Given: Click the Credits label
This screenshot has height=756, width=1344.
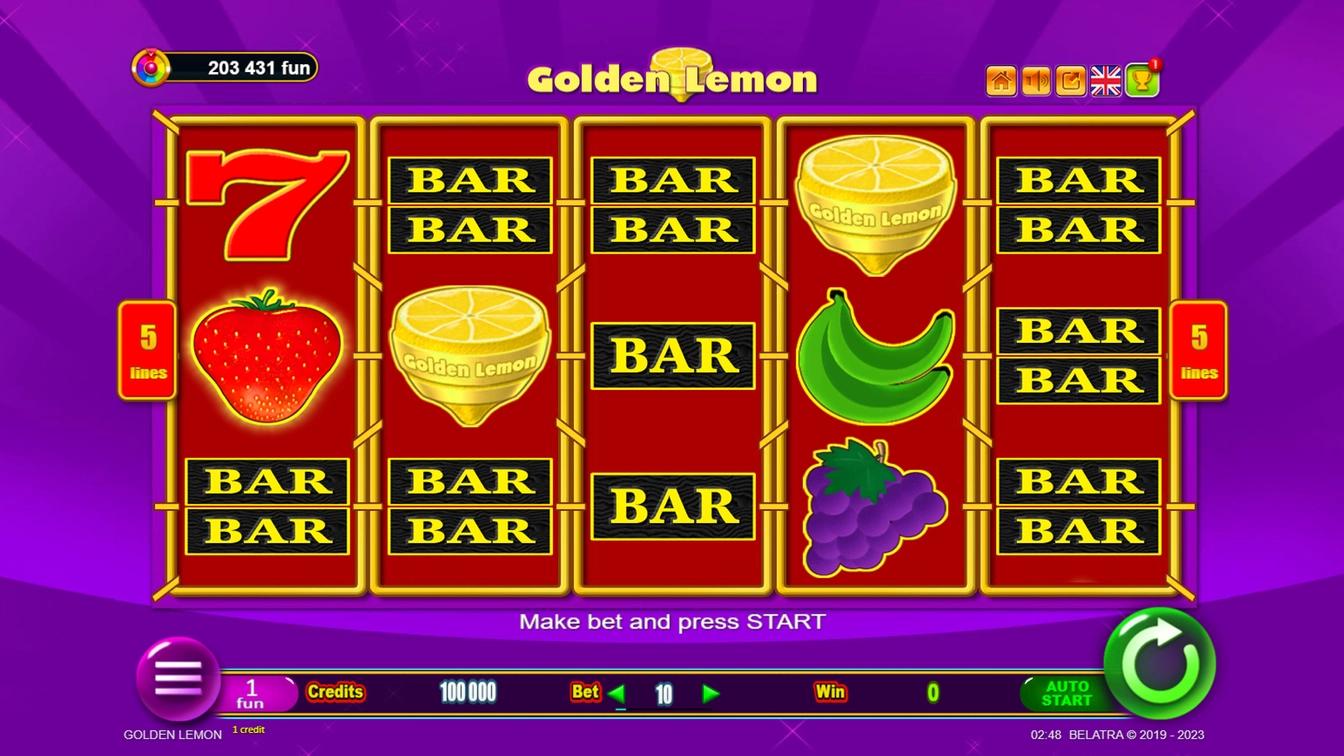Looking at the screenshot, I should [x=338, y=691].
